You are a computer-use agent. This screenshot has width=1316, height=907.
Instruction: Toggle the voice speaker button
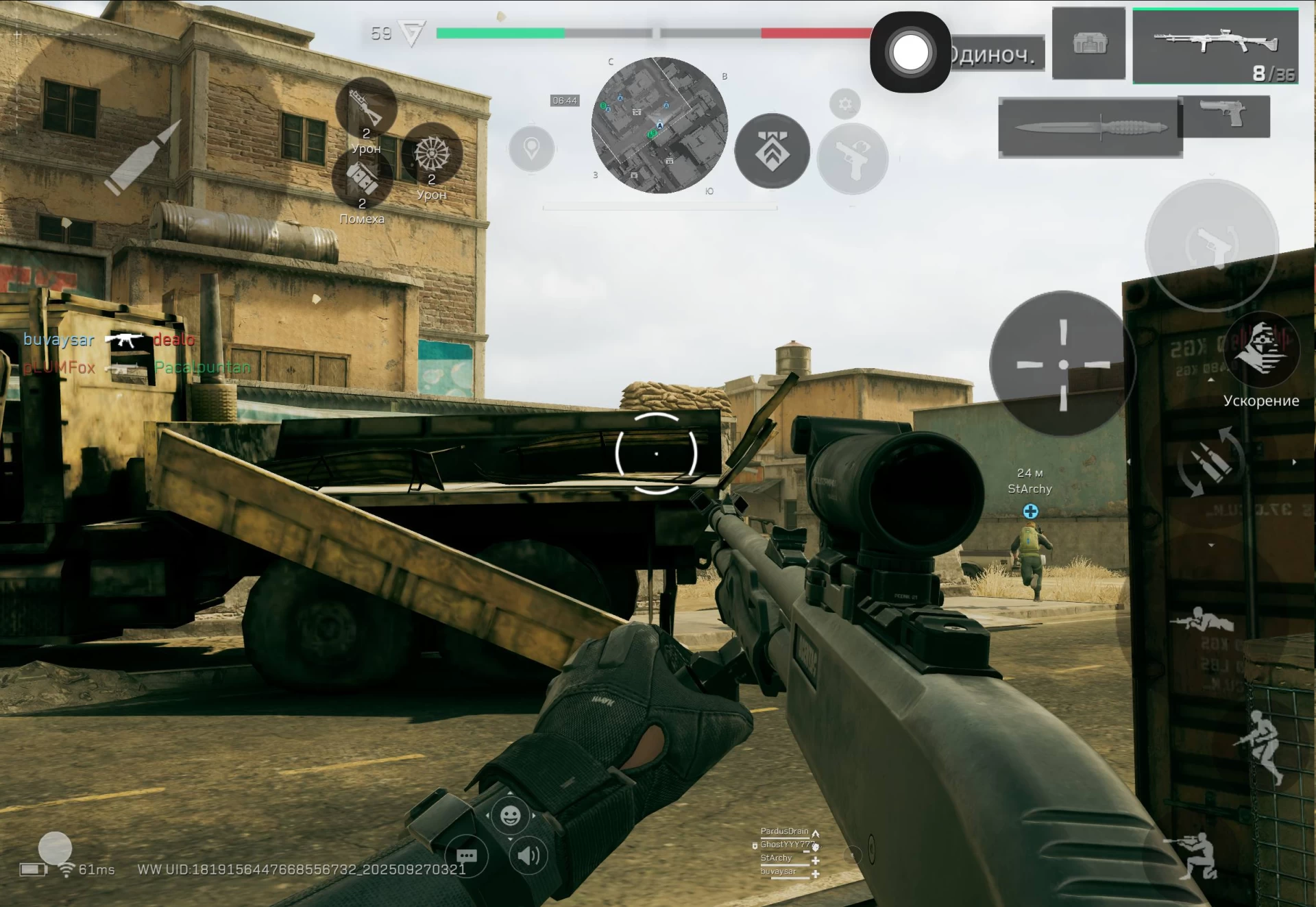528,856
